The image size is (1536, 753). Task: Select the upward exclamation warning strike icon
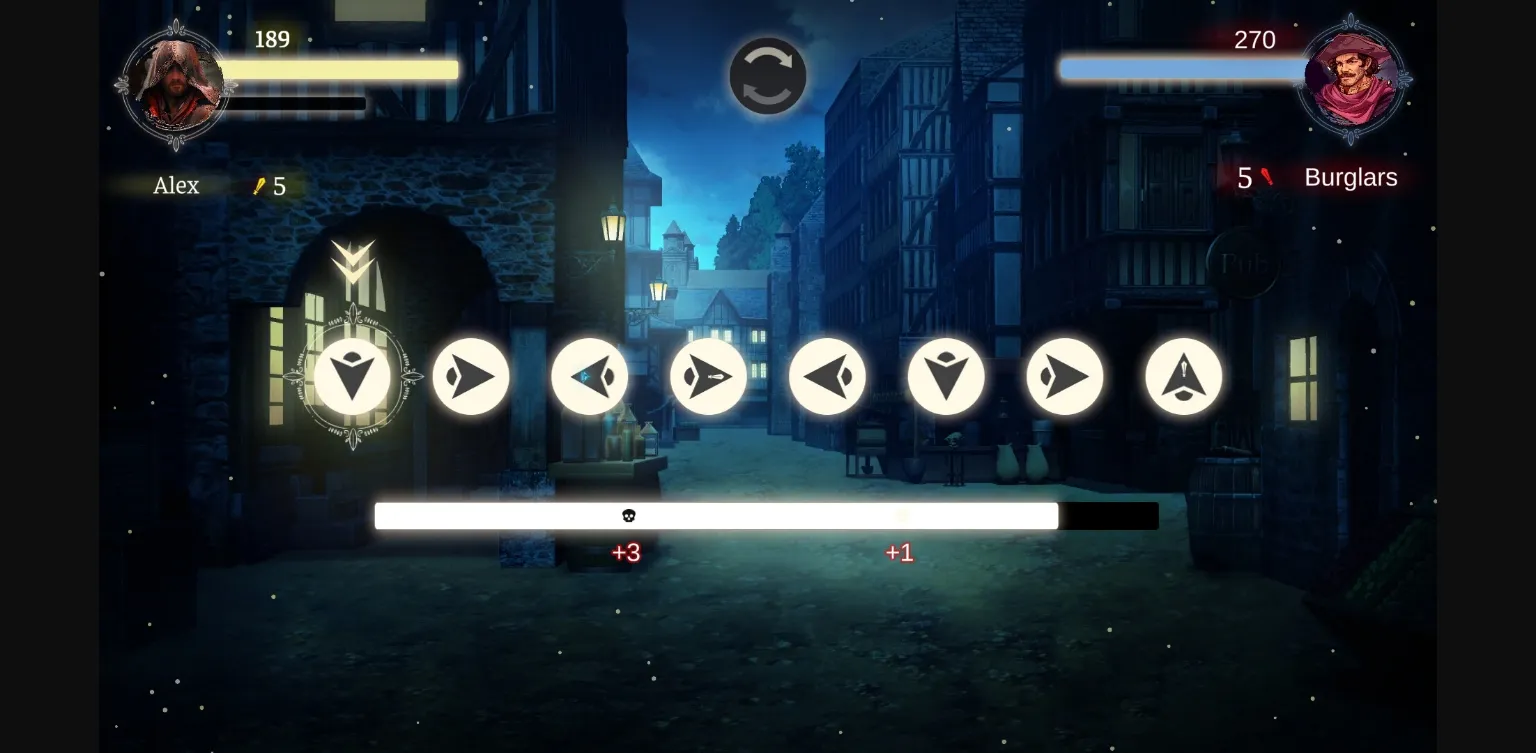pos(1184,377)
